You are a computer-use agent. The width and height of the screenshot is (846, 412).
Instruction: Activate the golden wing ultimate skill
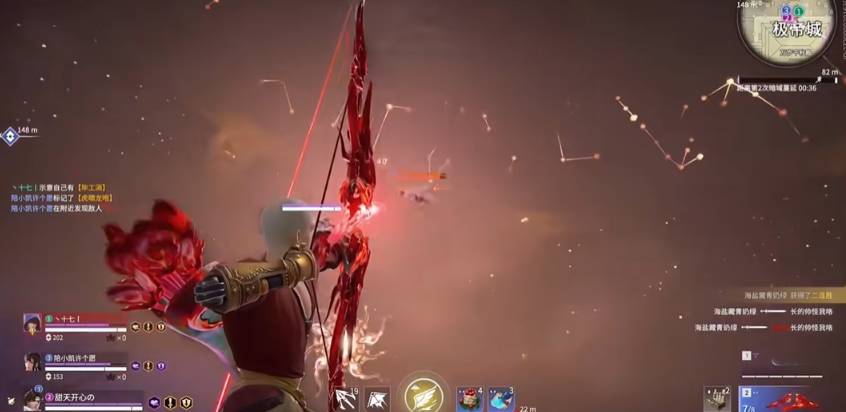[422, 394]
